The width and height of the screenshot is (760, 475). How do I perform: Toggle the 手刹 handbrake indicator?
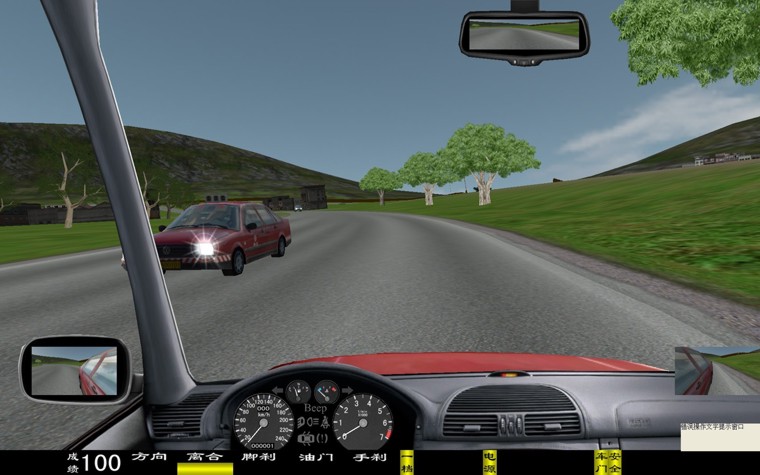point(369,457)
